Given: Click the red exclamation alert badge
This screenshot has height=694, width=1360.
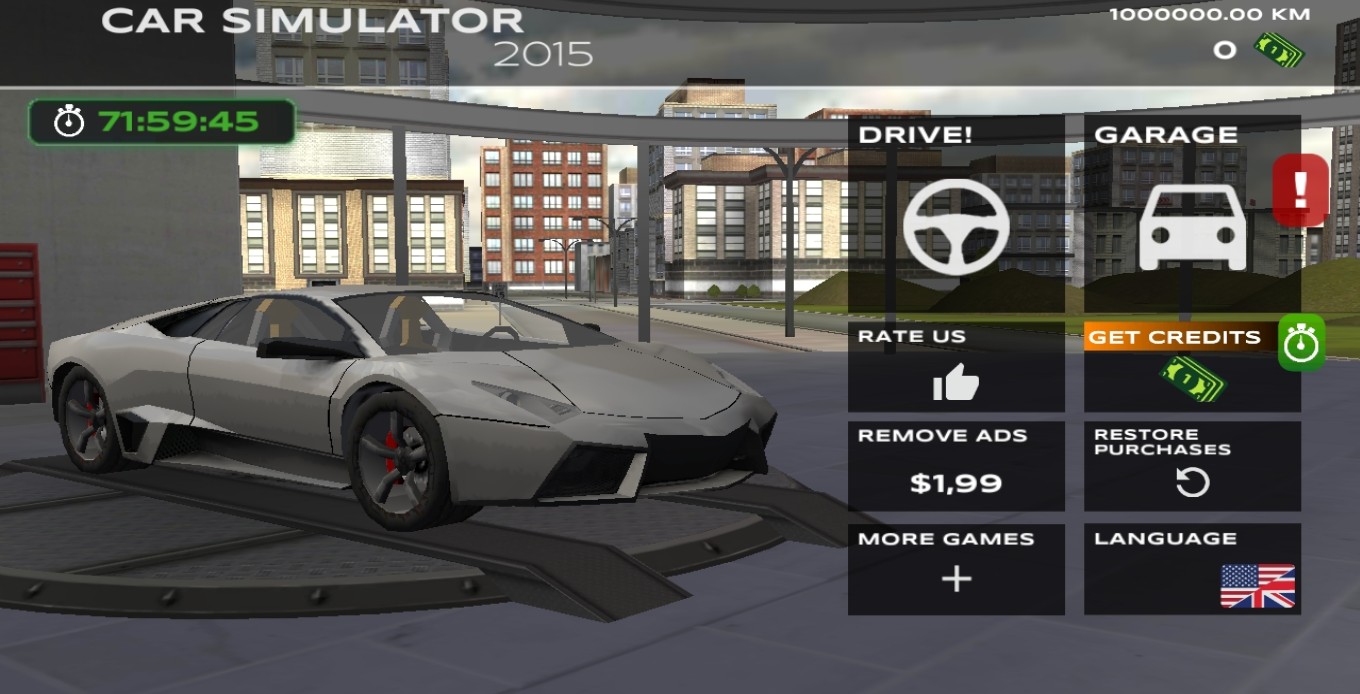Looking at the screenshot, I should click(x=1300, y=189).
